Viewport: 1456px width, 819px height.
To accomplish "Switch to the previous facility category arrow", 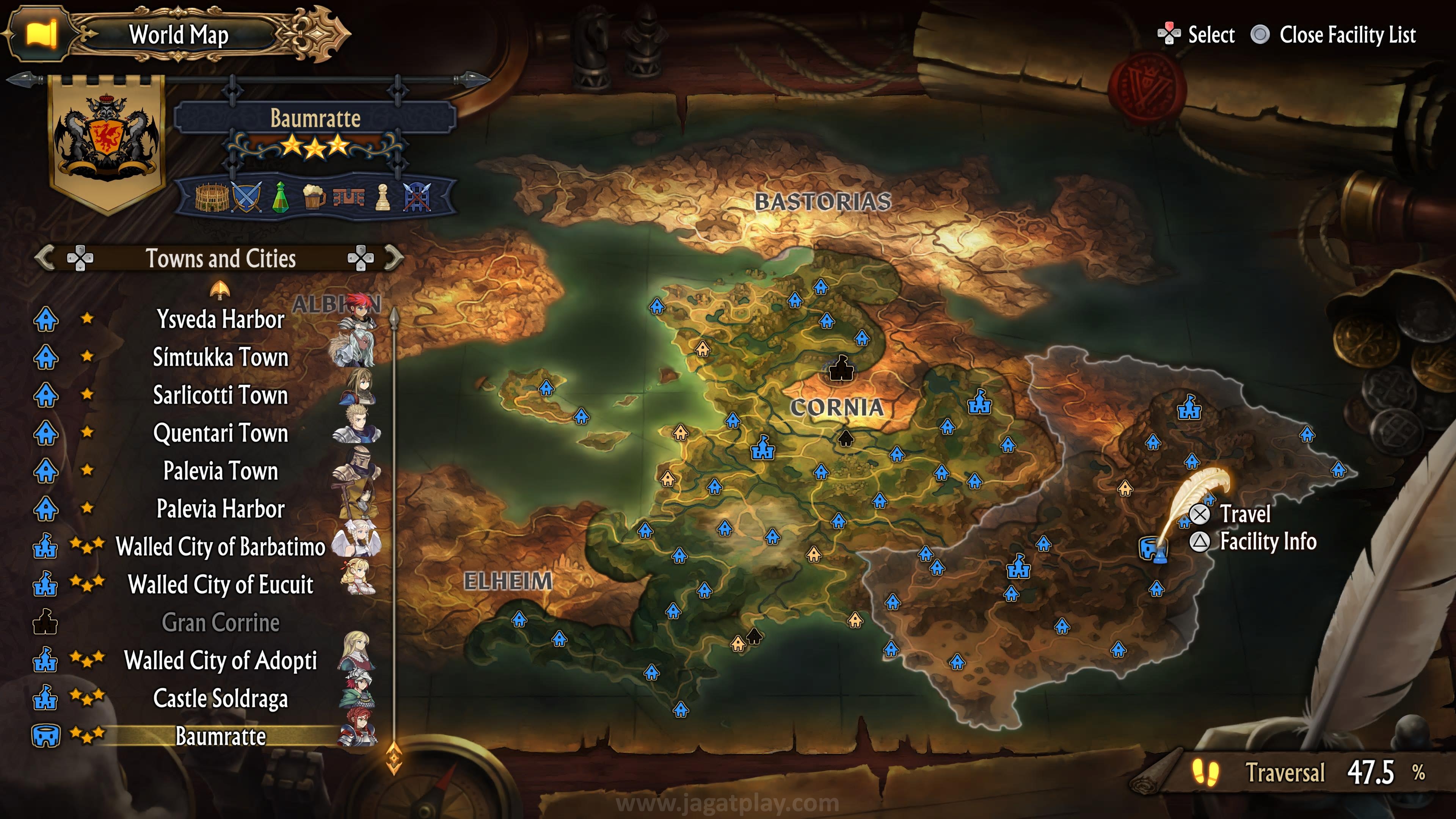I will [x=45, y=258].
